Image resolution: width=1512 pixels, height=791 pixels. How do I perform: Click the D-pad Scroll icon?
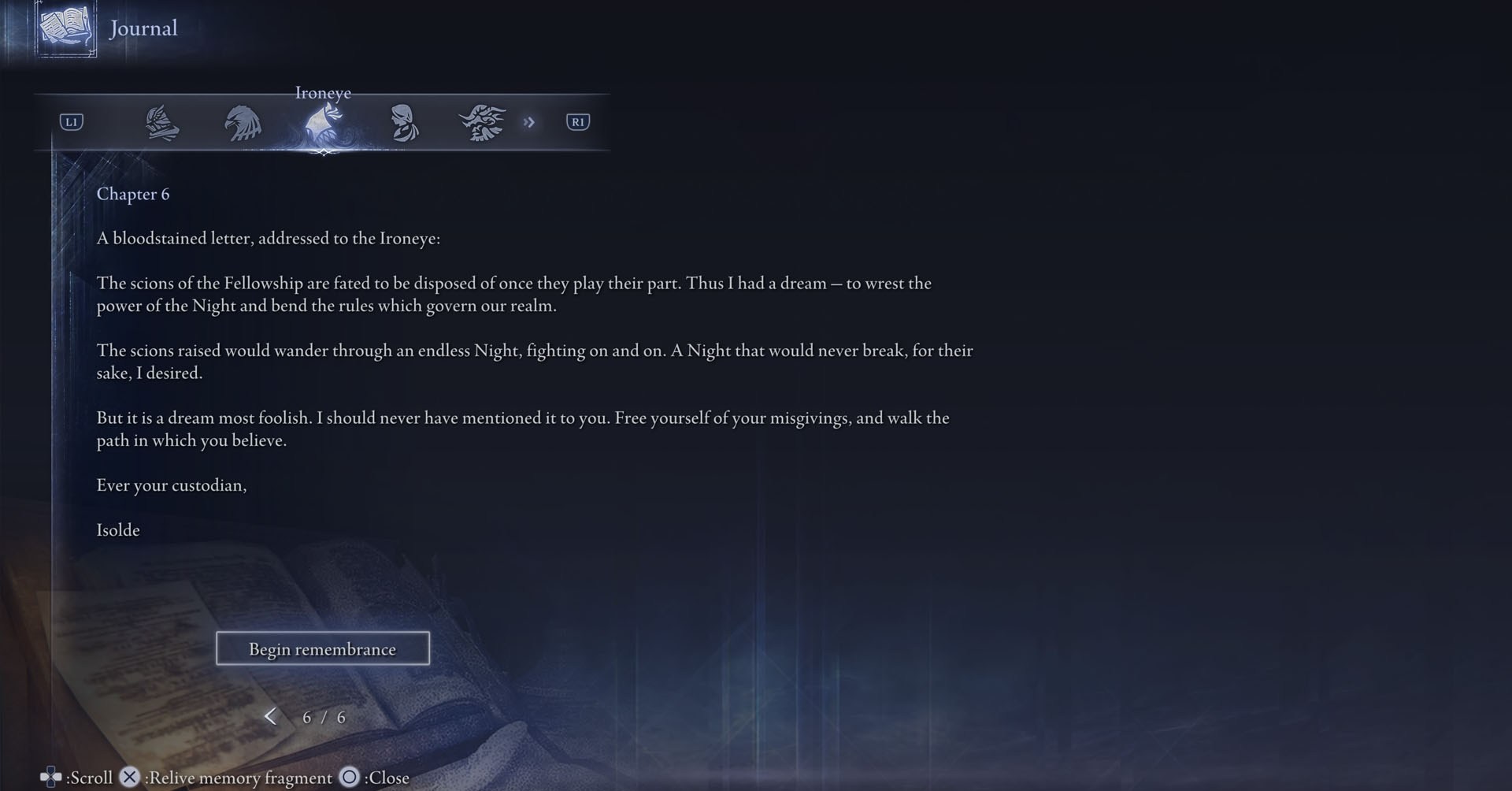50,777
